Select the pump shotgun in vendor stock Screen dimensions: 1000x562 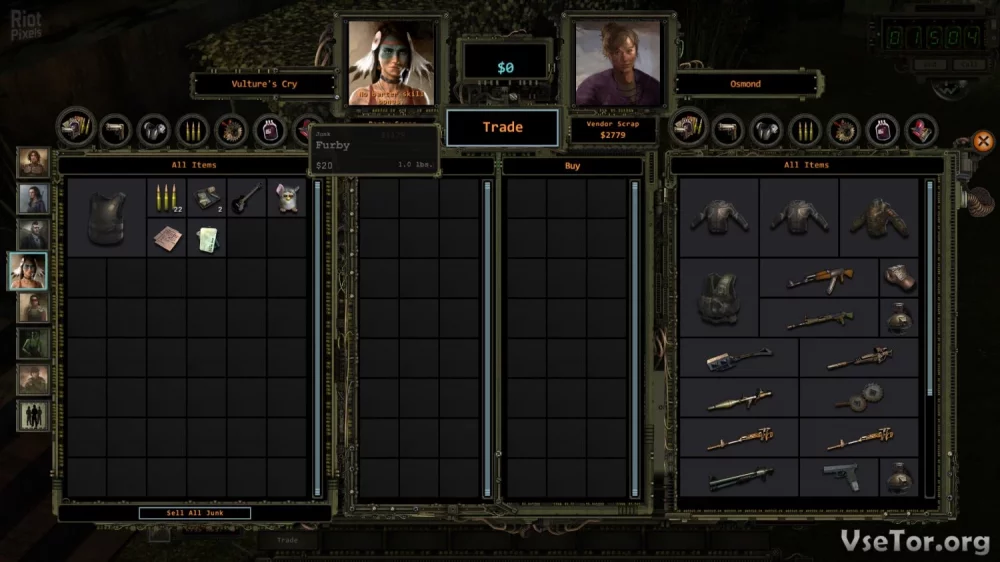point(739,478)
